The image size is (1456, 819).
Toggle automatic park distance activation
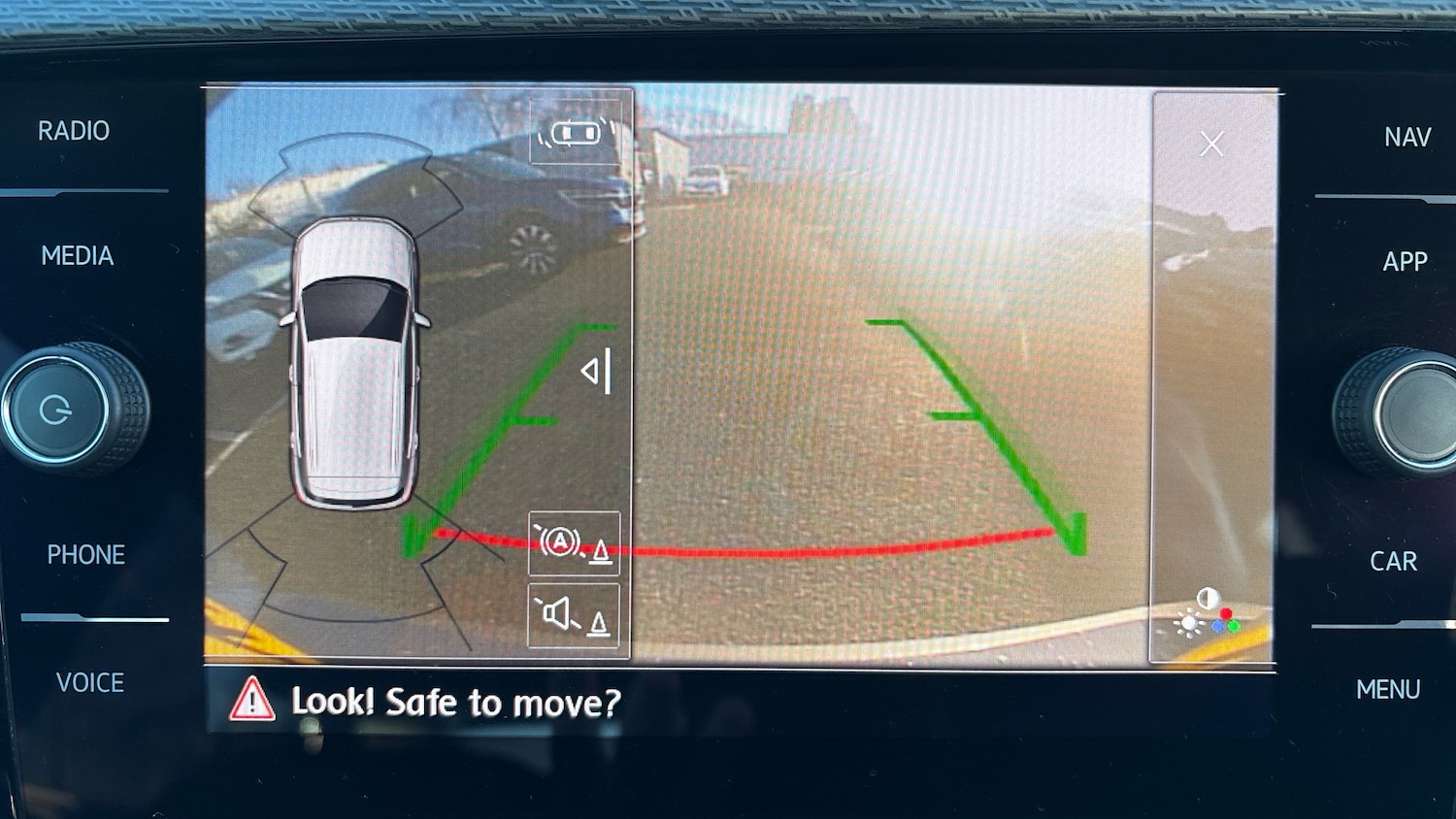(x=574, y=543)
